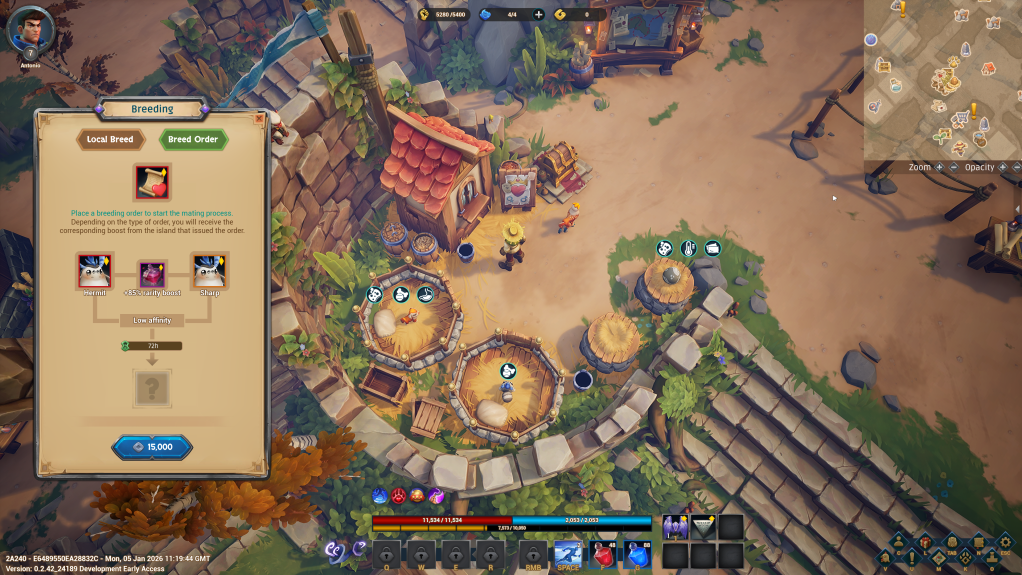The image size is (1022, 575).
Task: Increase minimap opacity with the plus button
Action: pyautogui.click(x=1003, y=167)
